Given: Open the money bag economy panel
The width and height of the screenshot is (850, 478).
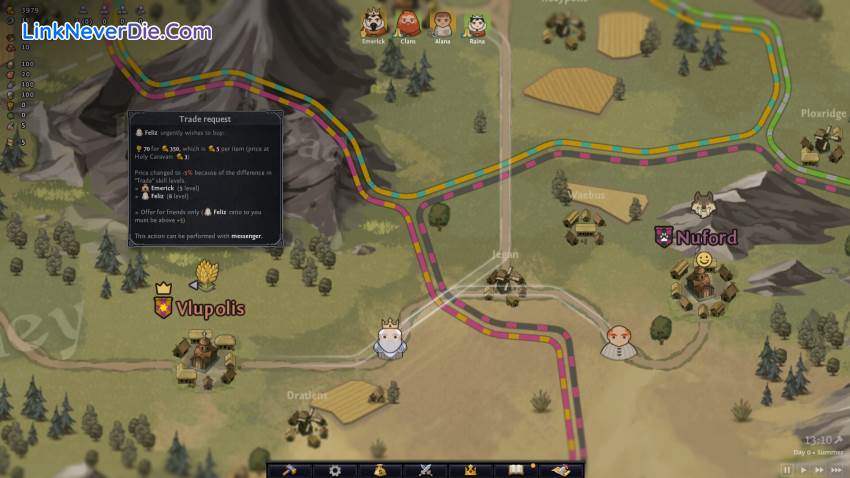Looking at the screenshot, I should [x=380, y=470].
